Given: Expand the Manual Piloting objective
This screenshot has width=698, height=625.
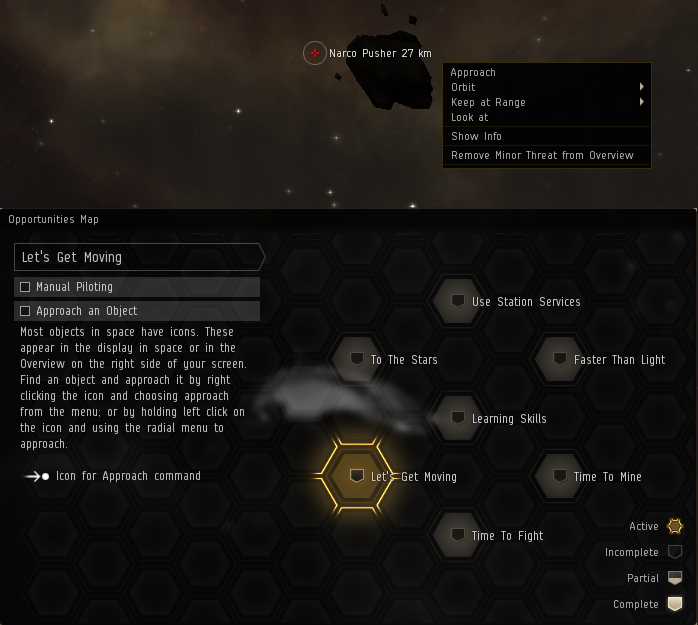Looking at the screenshot, I should [137, 287].
